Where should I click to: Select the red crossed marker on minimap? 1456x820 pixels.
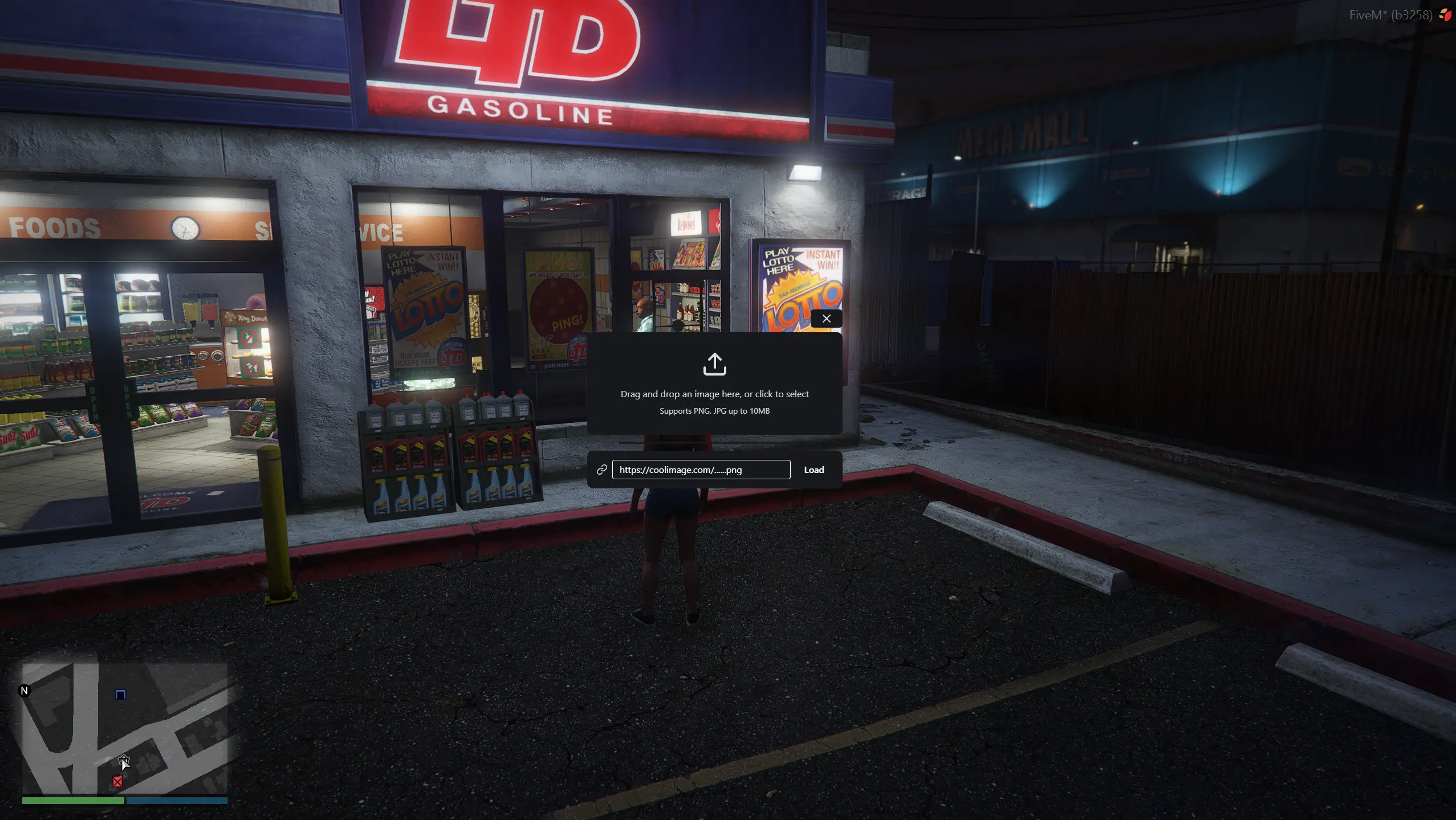click(117, 781)
